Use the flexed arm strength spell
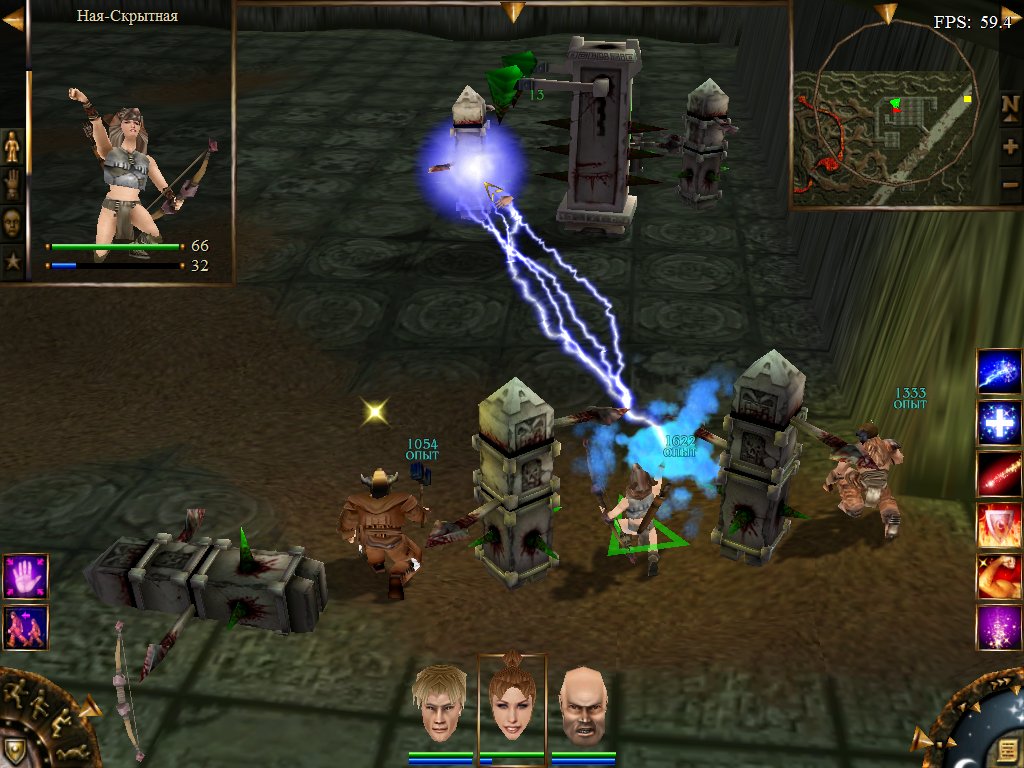Viewport: 1024px width, 768px height. click(999, 576)
